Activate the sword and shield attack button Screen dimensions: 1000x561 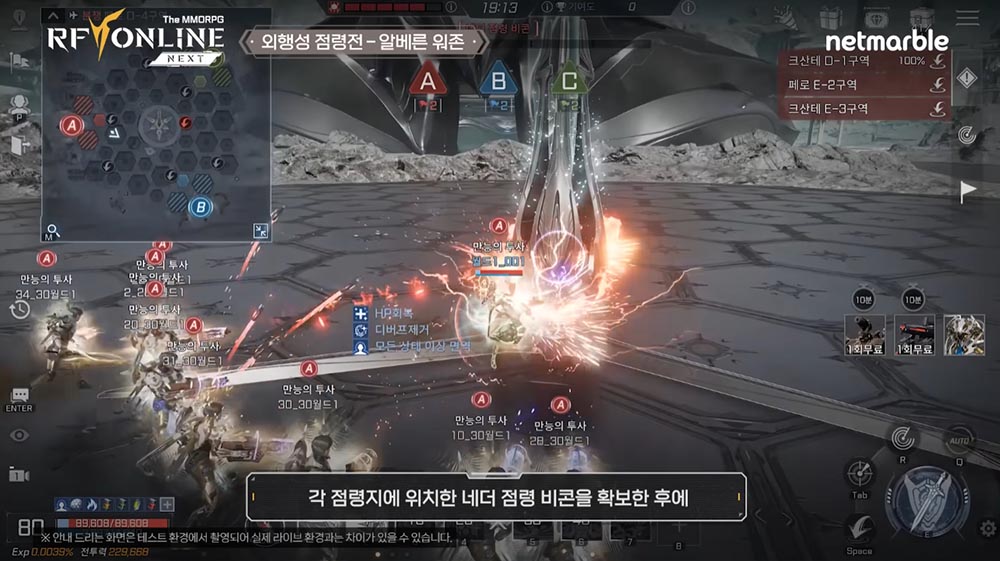click(x=929, y=499)
